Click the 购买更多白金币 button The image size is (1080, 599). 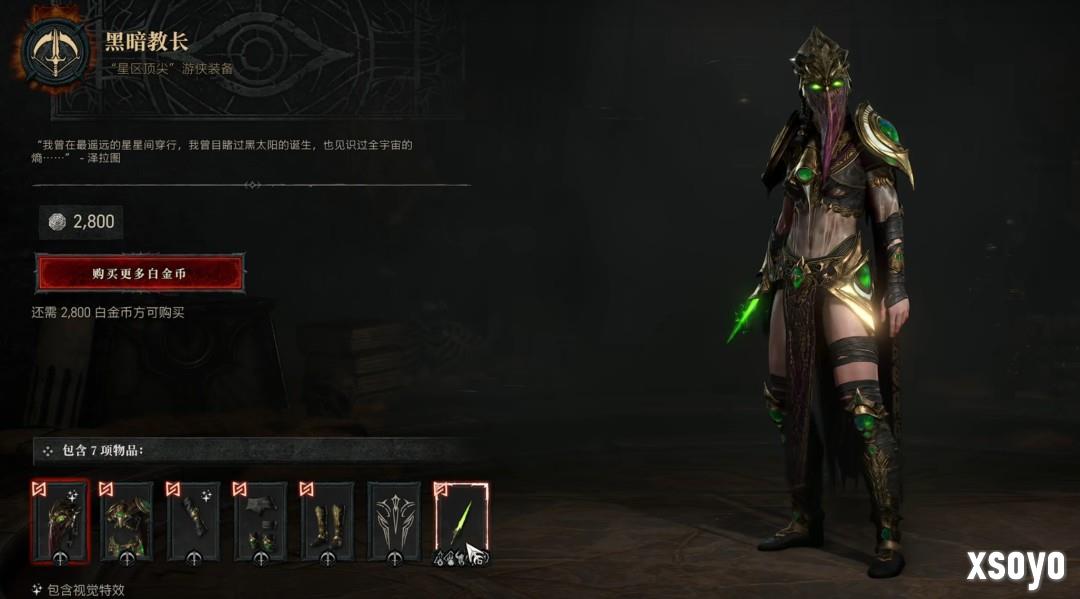click(x=140, y=273)
